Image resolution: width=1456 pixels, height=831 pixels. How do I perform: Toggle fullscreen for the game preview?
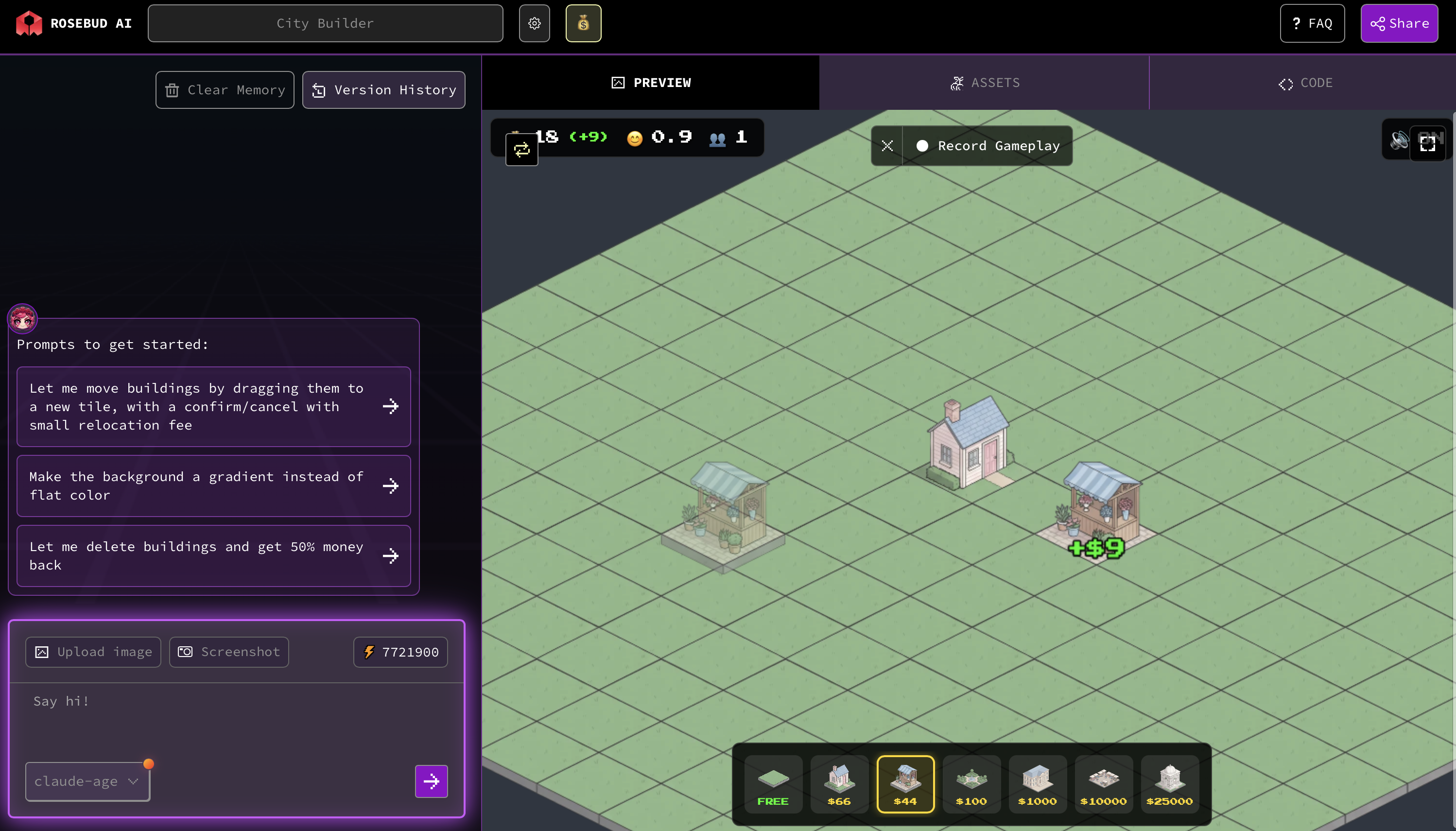[x=1427, y=144]
